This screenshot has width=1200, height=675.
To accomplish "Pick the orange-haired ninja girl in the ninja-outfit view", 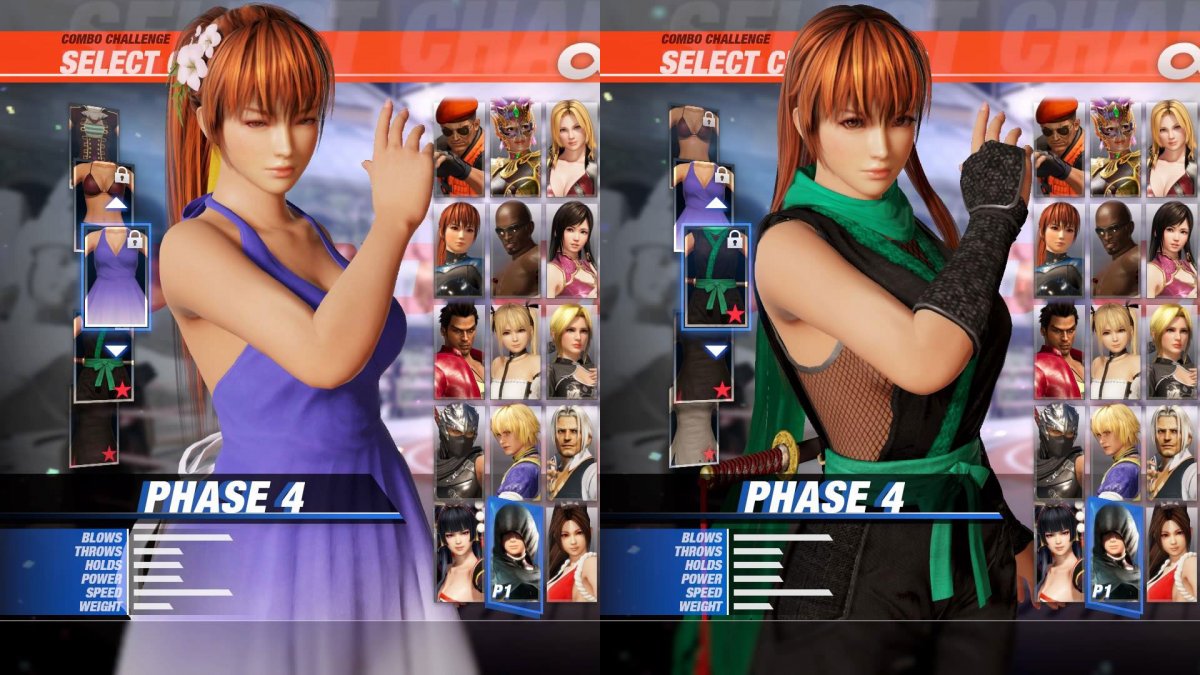I will click(1059, 248).
